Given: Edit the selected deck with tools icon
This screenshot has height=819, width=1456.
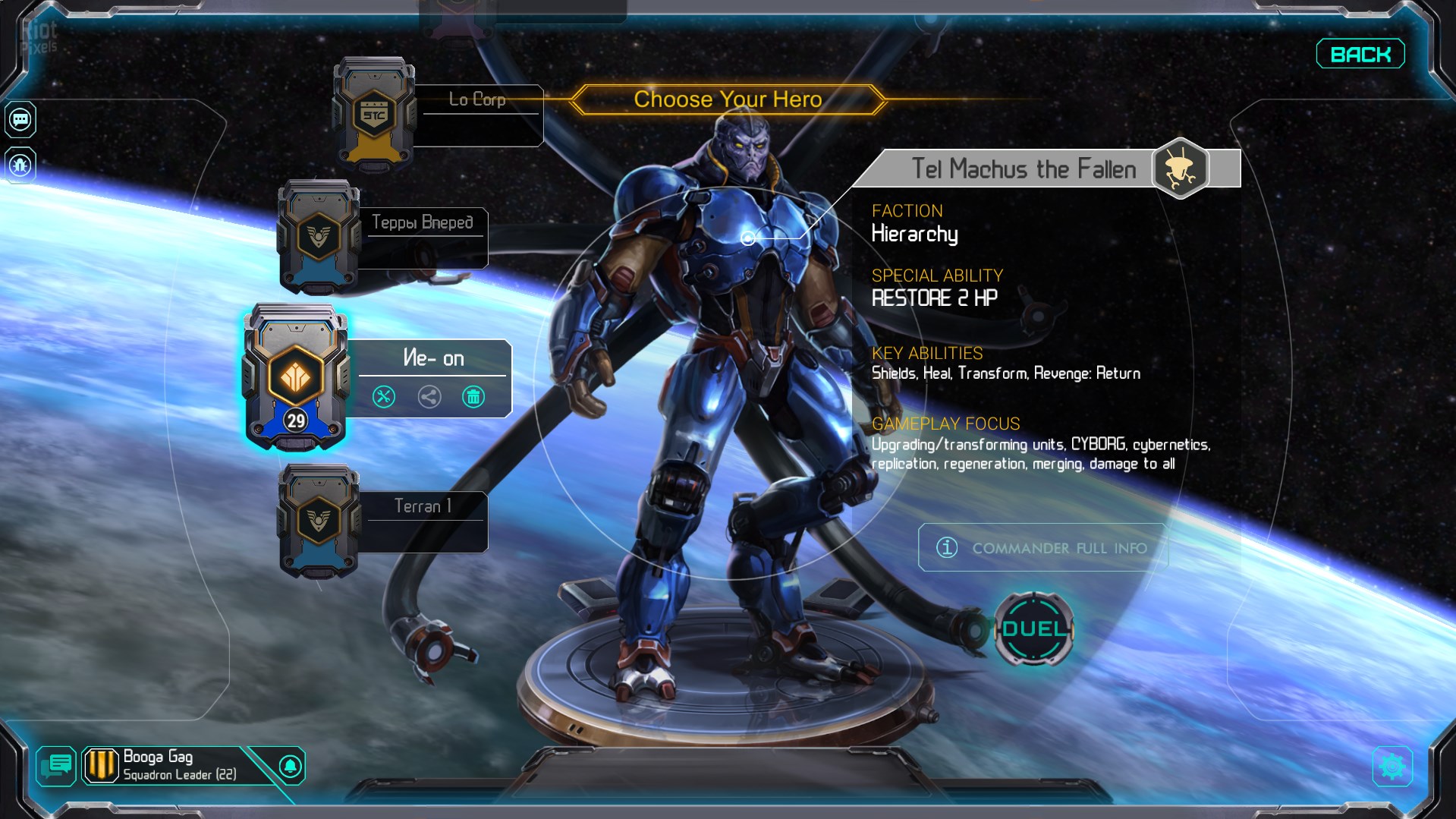Looking at the screenshot, I should [x=384, y=396].
